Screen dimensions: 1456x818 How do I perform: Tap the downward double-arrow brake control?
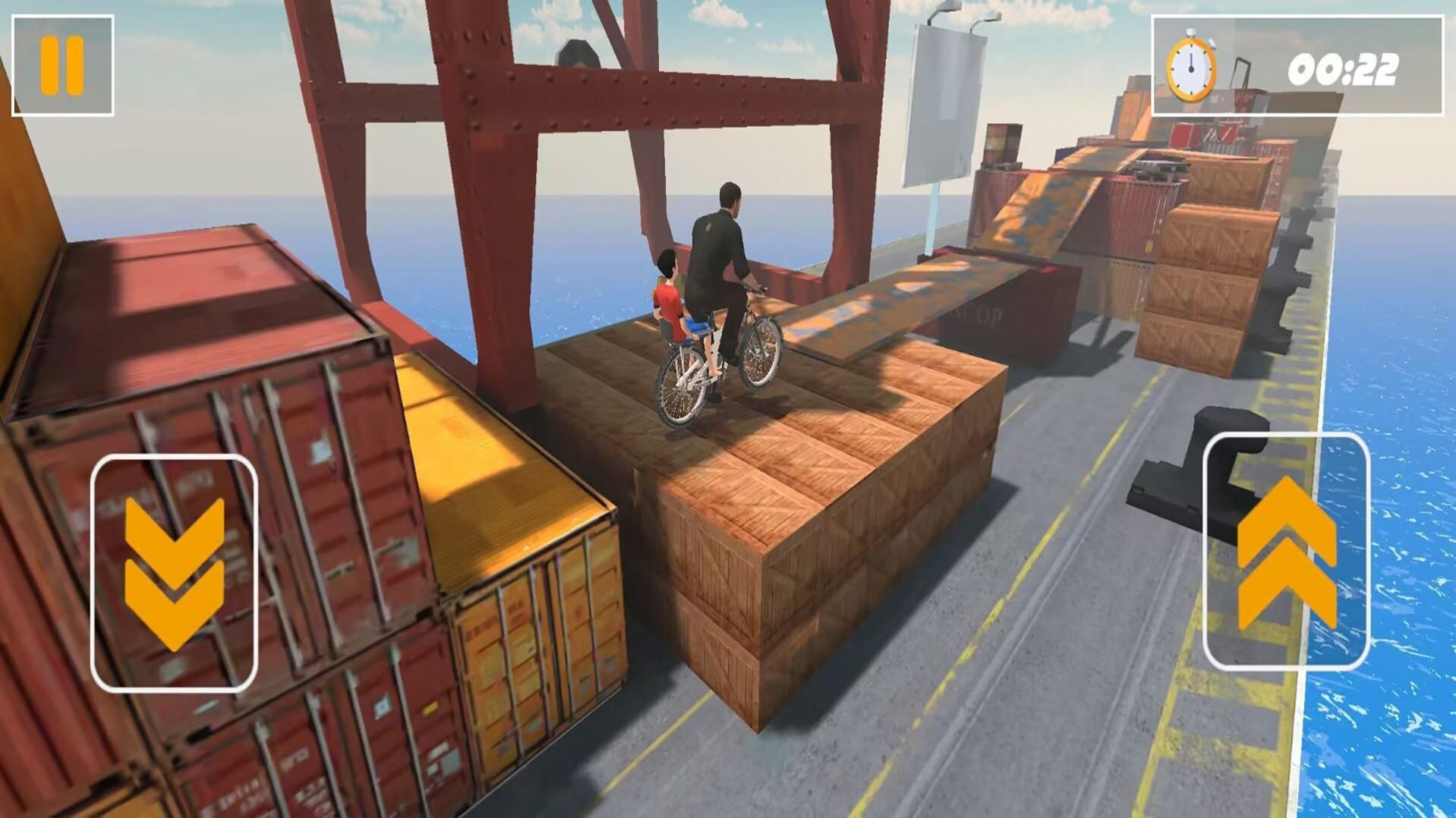(174, 573)
